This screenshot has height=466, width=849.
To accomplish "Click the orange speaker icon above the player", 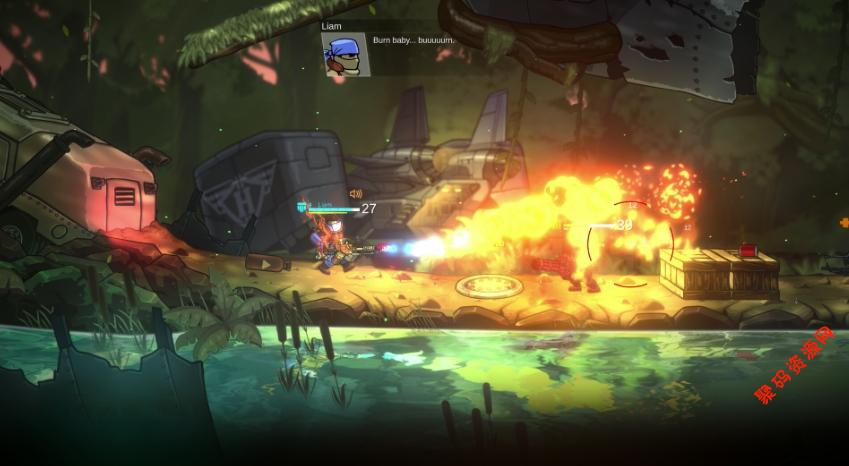I will click(355, 194).
